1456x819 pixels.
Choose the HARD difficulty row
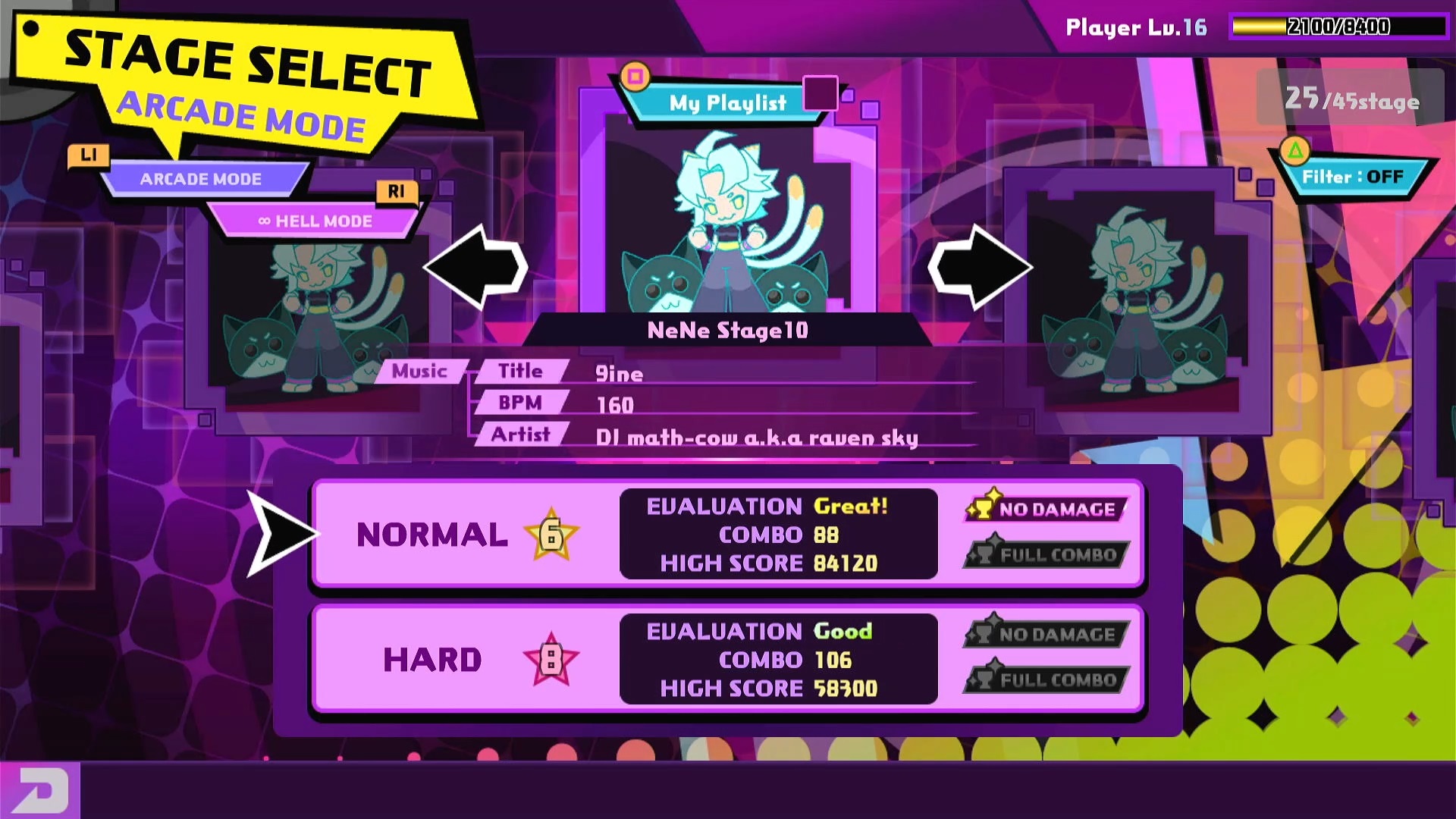(x=726, y=659)
